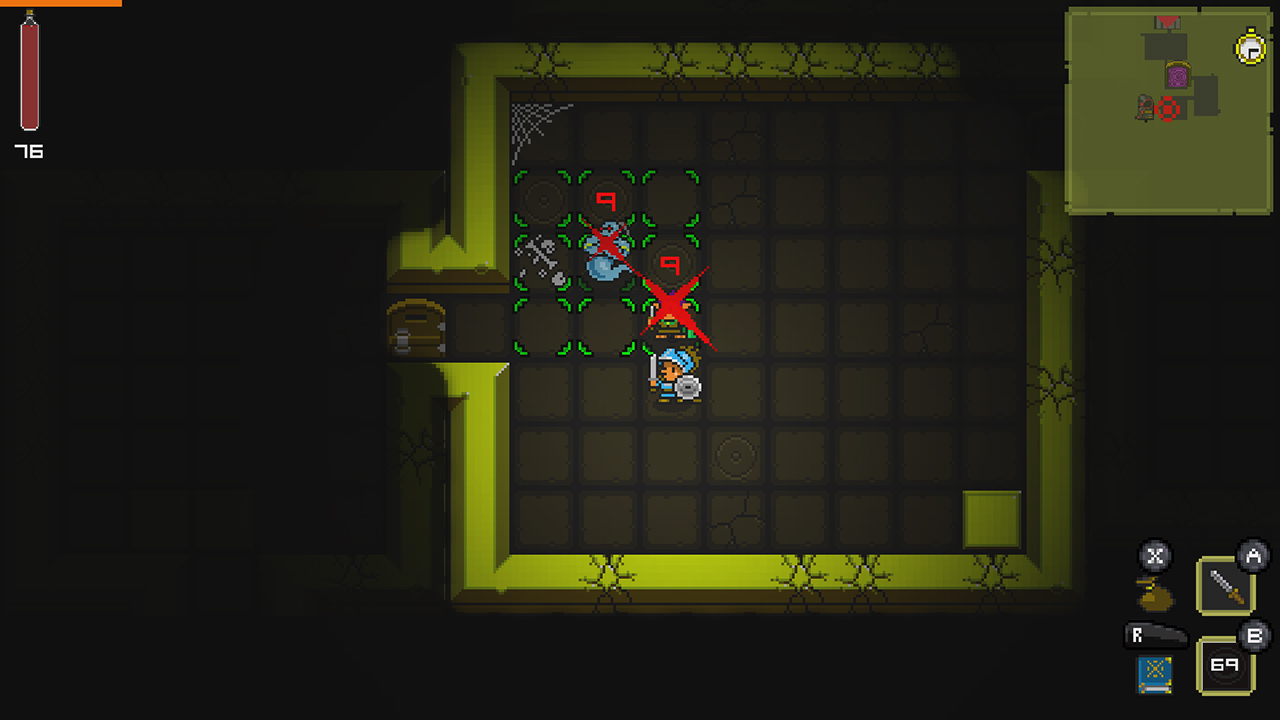Screen dimensions: 1280x720
Task: Open the blue spellbook icon
Action: (x=1155, y=675)
